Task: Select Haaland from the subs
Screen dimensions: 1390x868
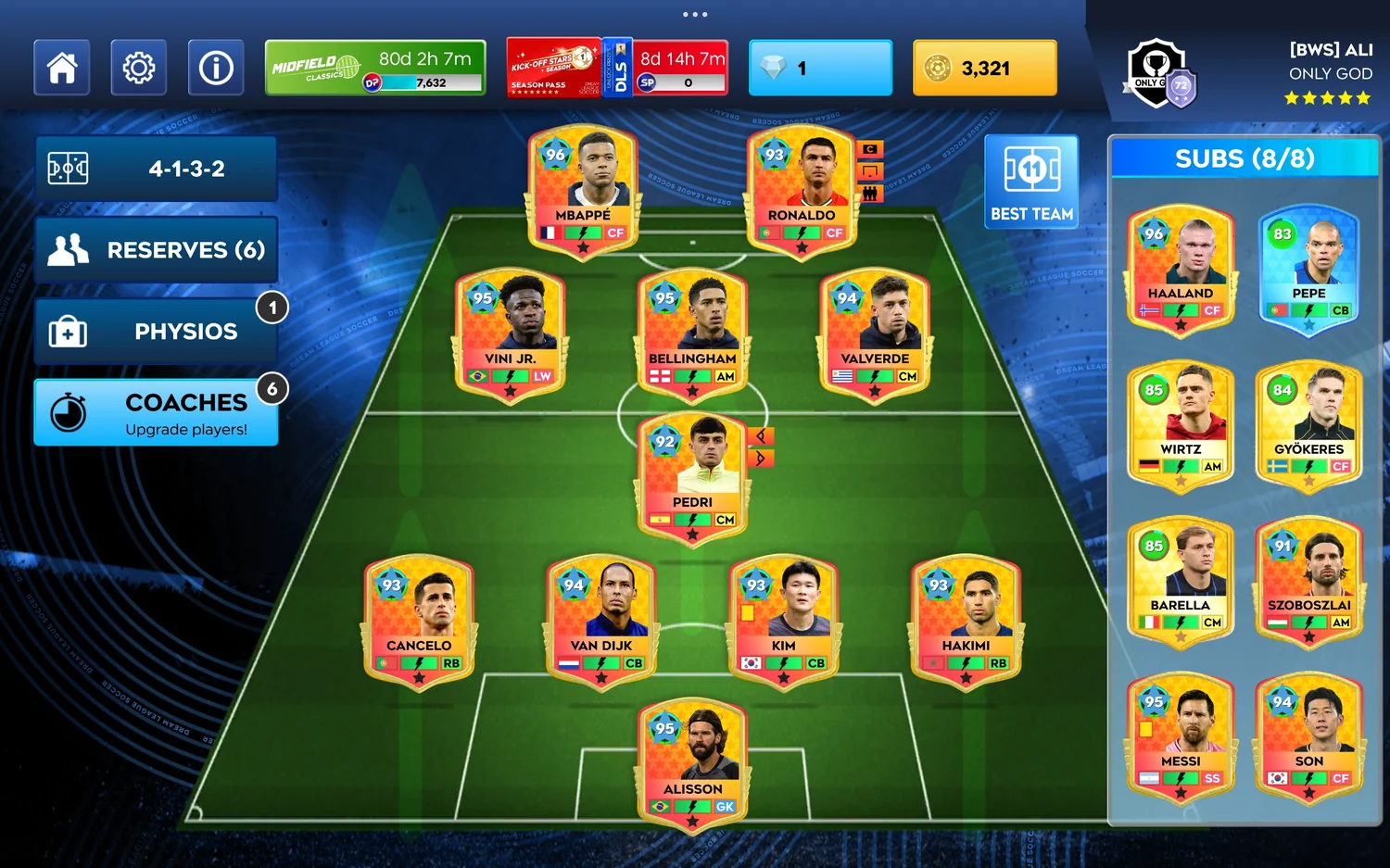Action: tap(1181, 269)
